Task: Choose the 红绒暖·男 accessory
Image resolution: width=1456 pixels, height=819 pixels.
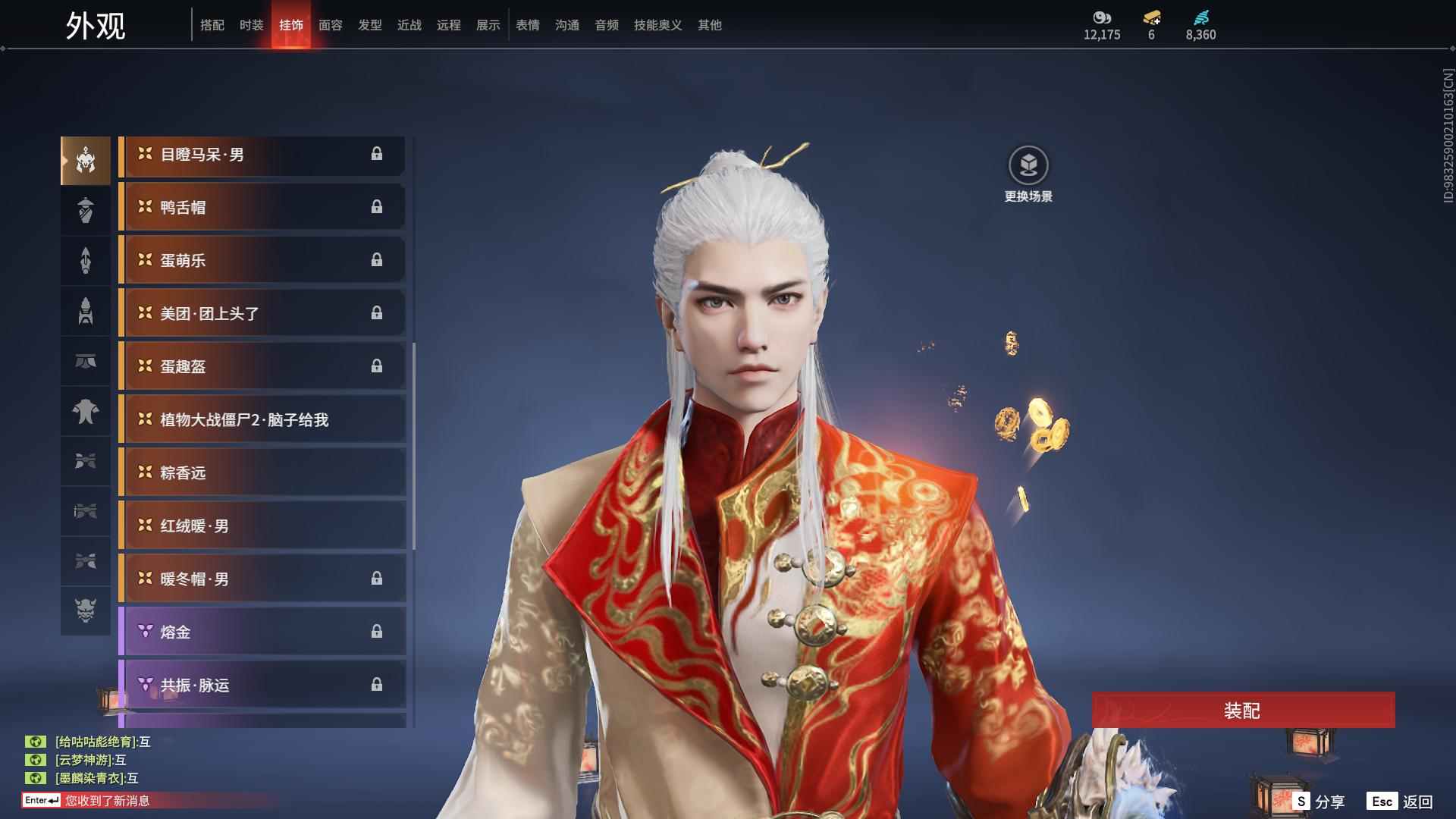Action: 262,526
